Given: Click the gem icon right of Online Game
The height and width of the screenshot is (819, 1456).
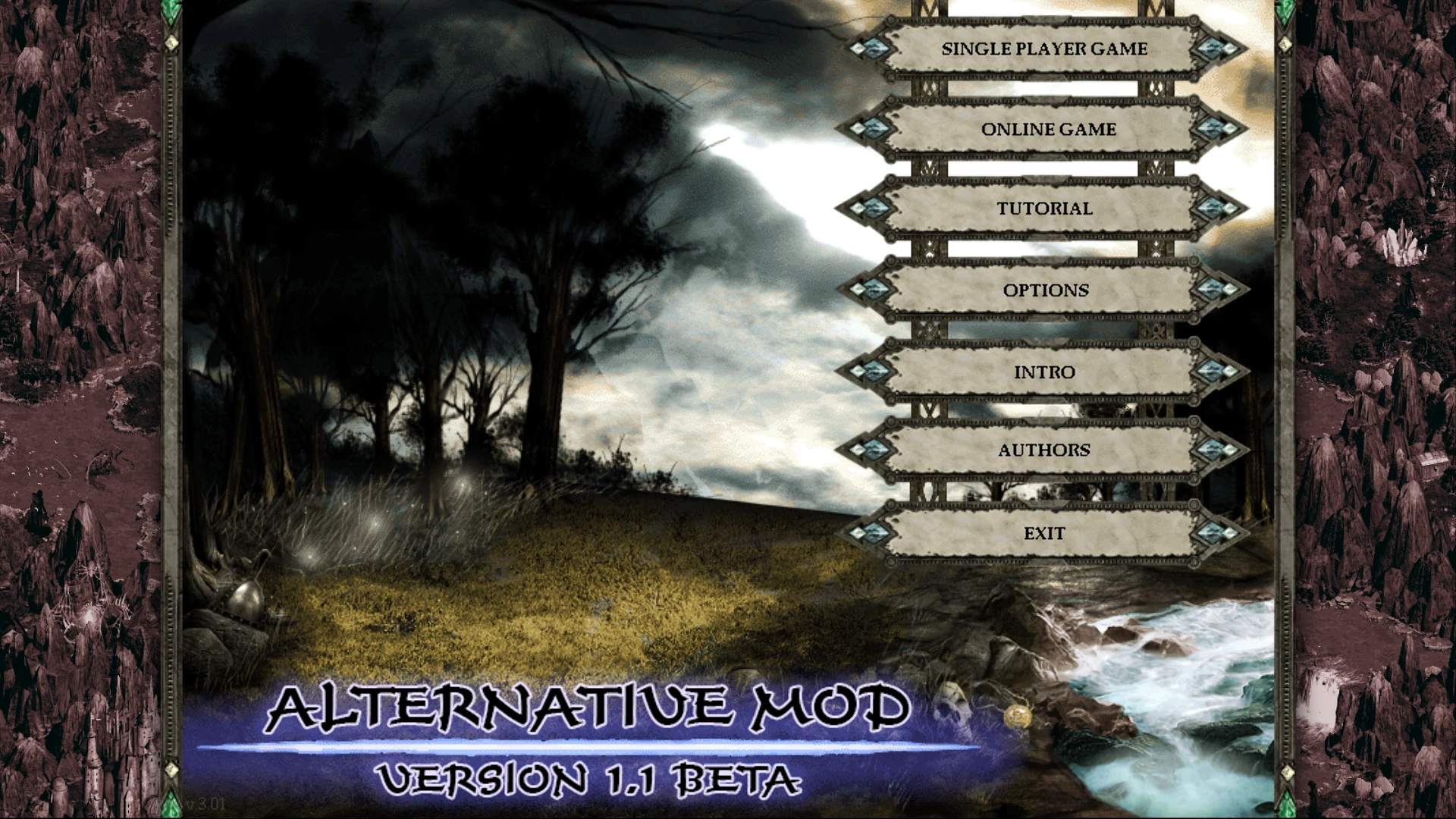Looking at the screenshot, I should tap(1213, 129).
